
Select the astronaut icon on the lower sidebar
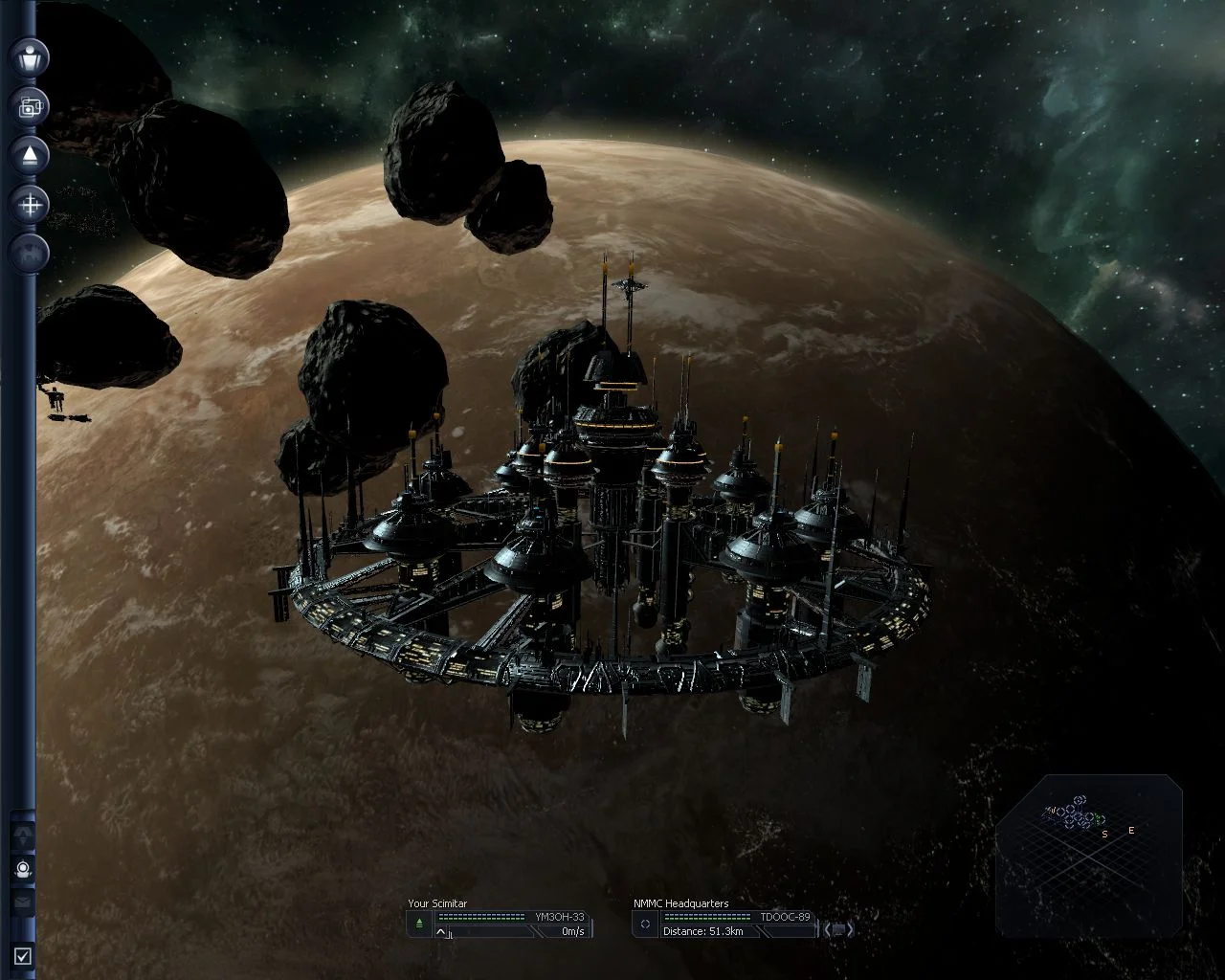[x=23, y=868]
